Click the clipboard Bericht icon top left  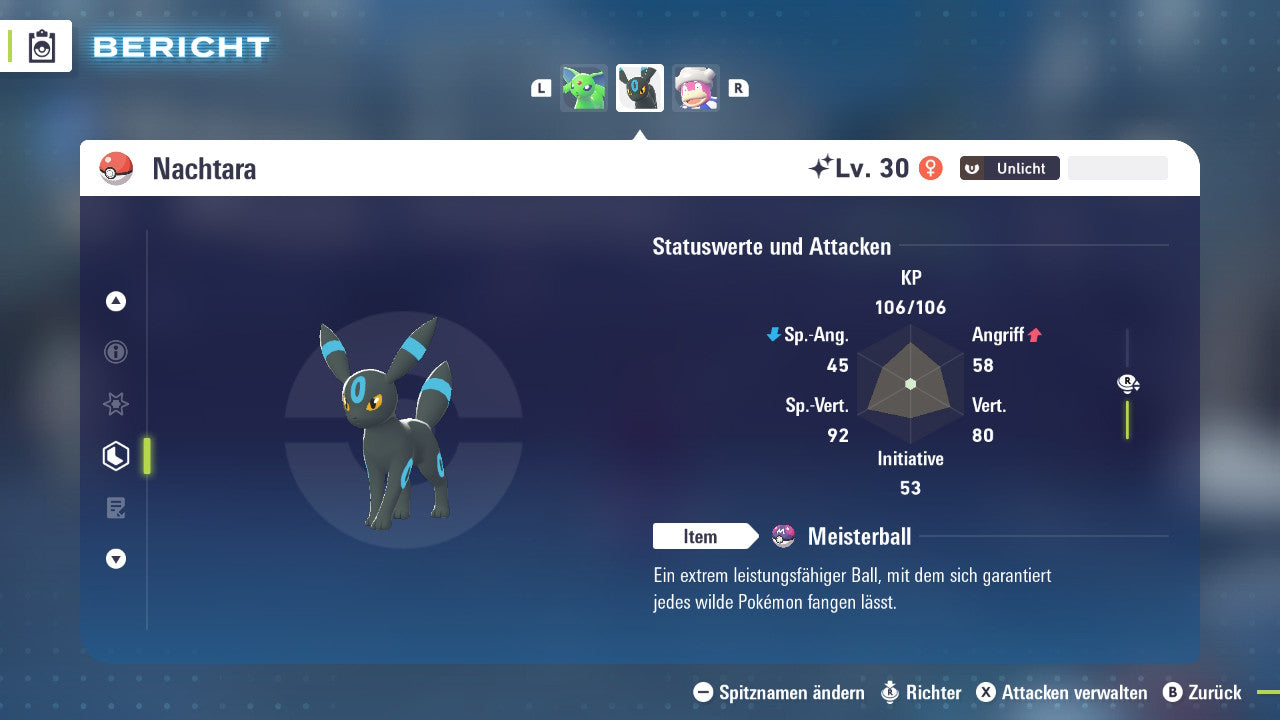tap(40, 46)
